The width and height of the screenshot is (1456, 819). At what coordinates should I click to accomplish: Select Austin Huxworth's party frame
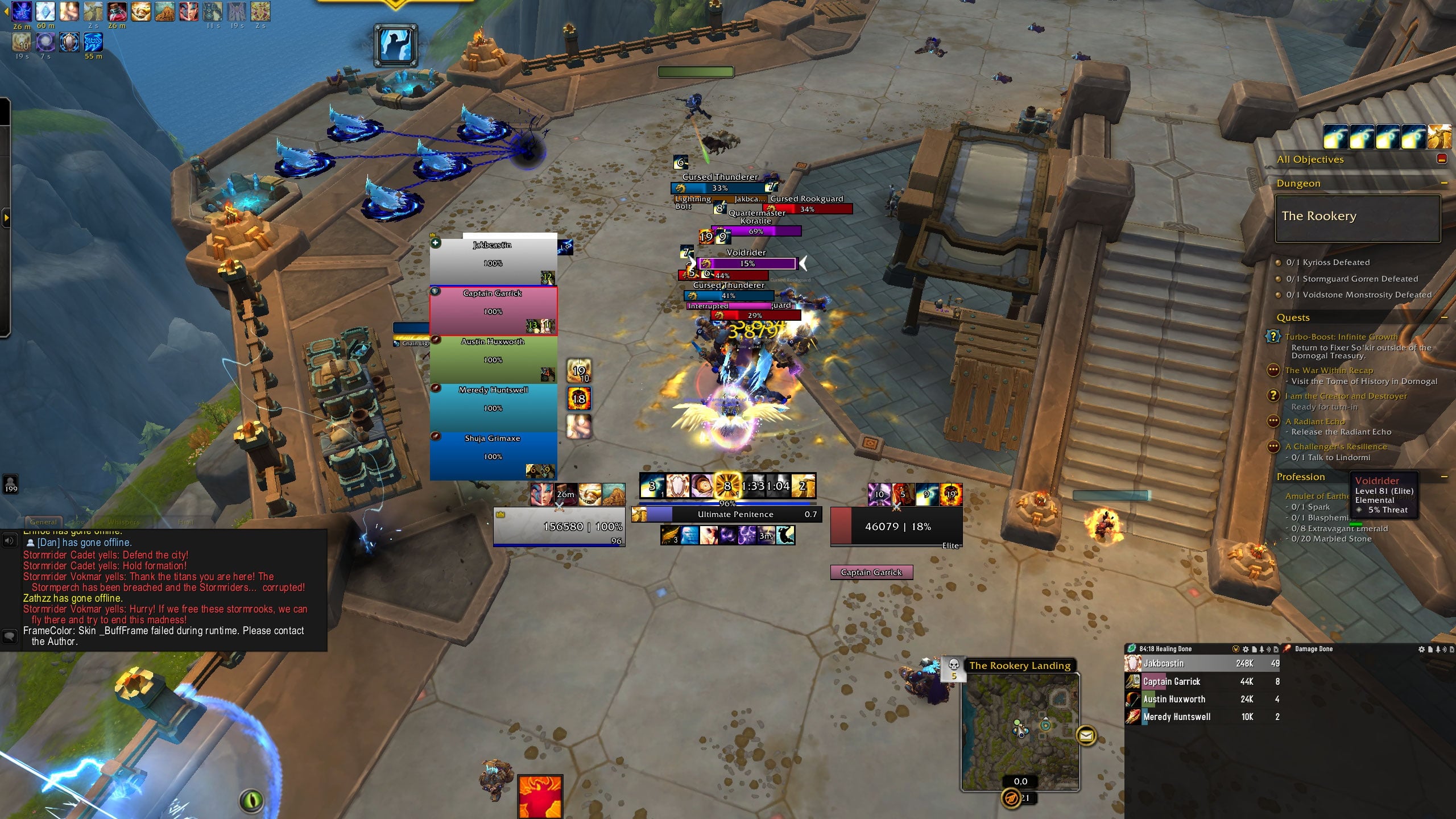(493, 359)
